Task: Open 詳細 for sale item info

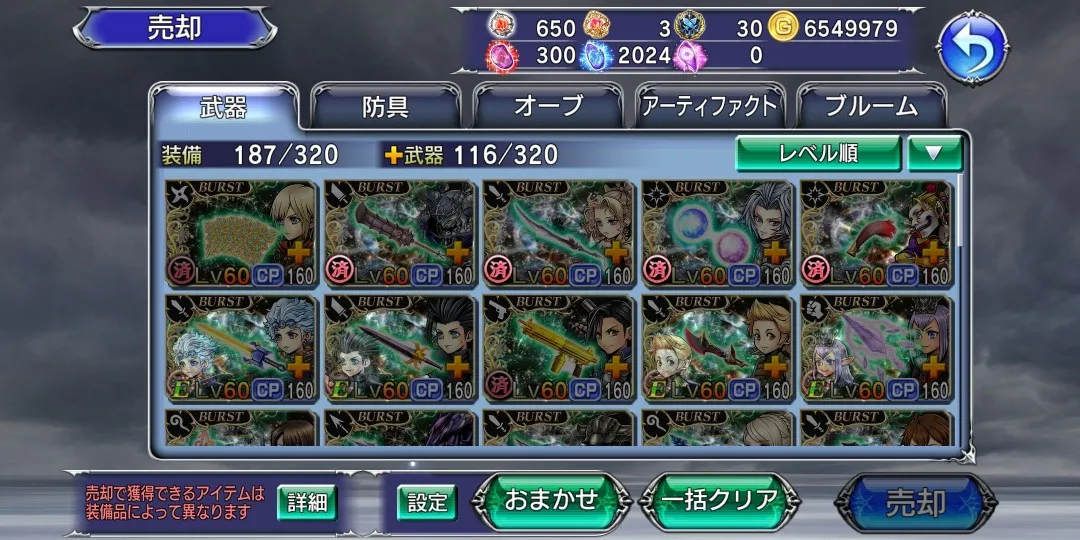Action: pos(307,502)
